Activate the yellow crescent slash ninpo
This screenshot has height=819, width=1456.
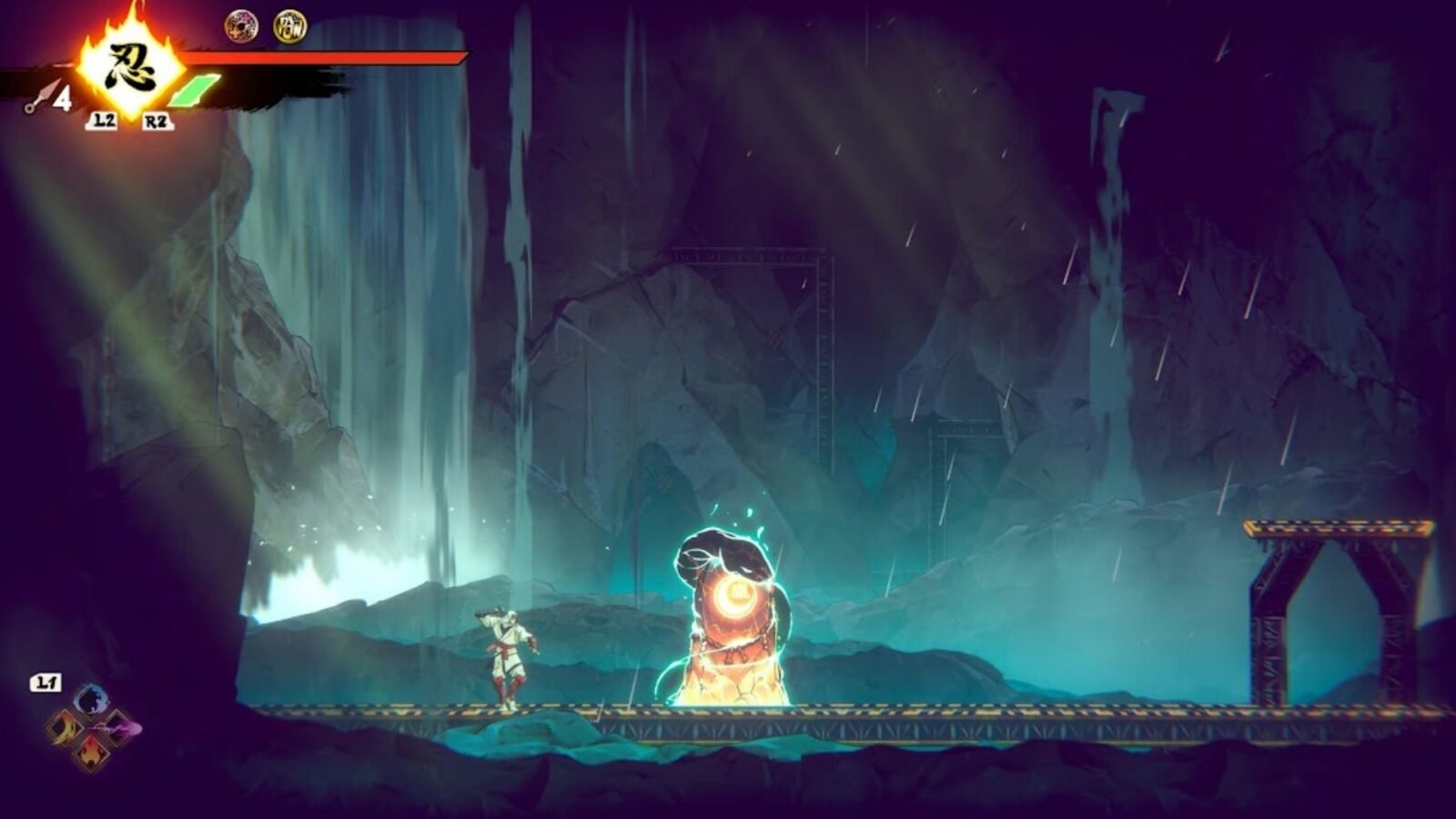pos(64,727)
